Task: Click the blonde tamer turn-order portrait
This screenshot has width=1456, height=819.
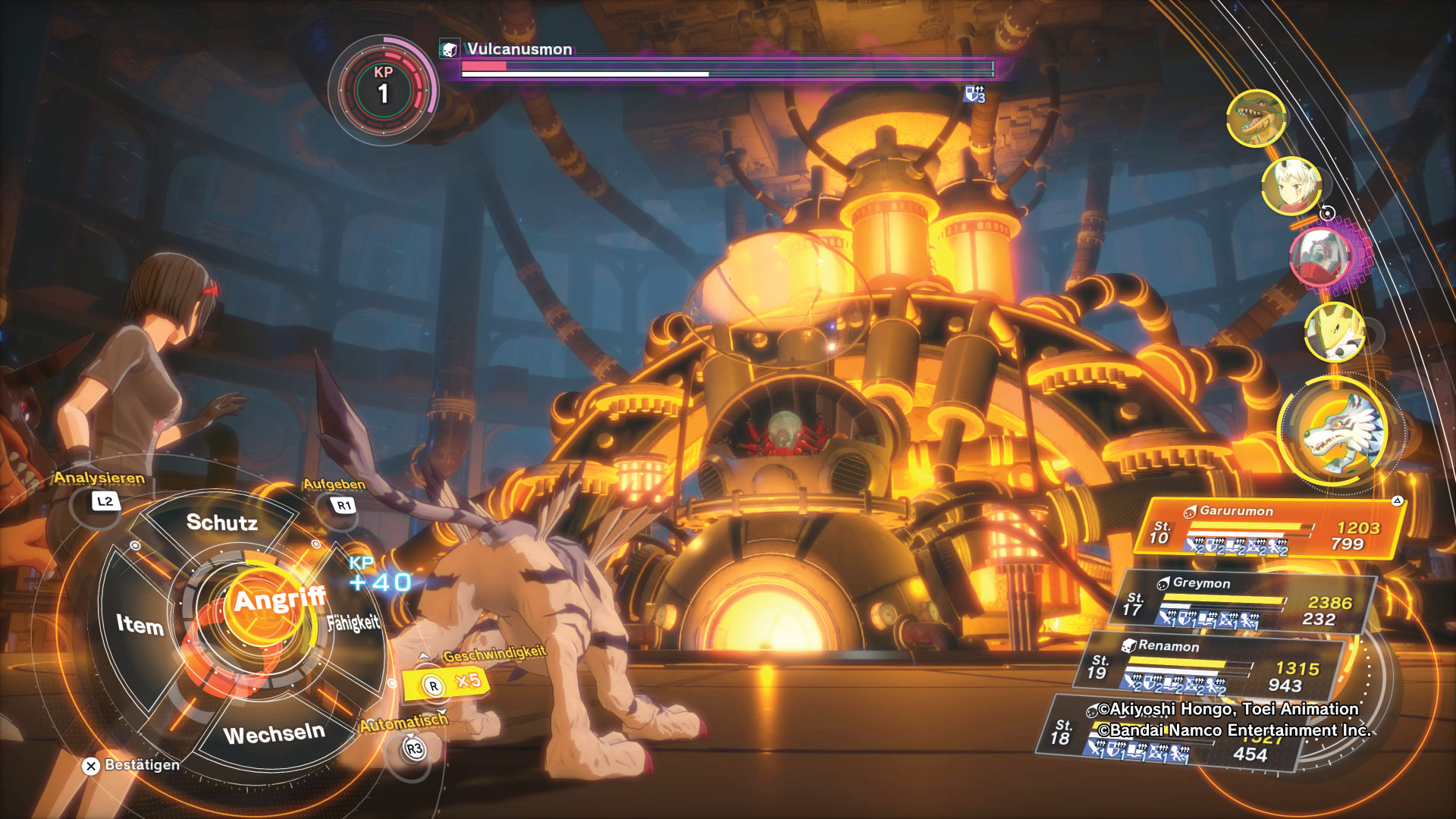Action: coord(1291,185)
